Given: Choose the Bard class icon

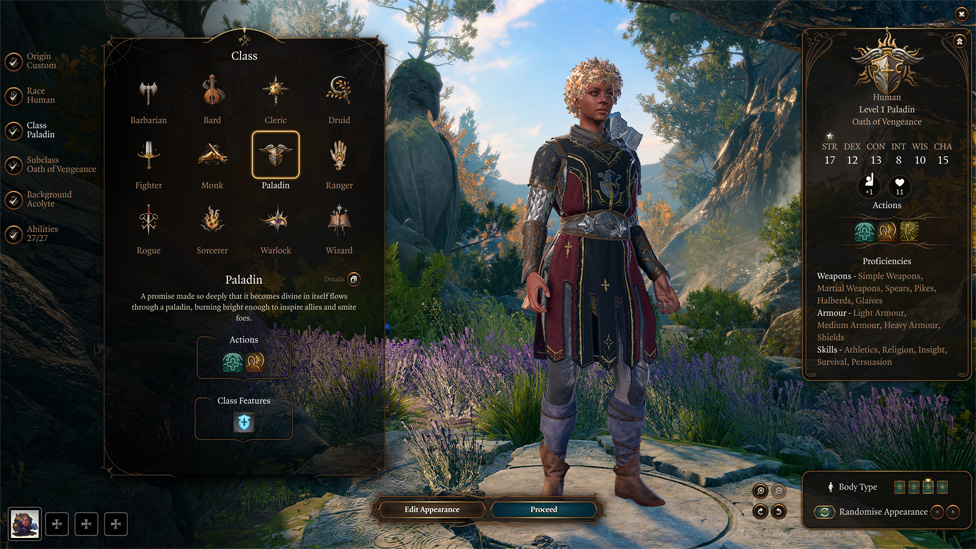Looking at the screenshot, I should (x=212, y=93).
